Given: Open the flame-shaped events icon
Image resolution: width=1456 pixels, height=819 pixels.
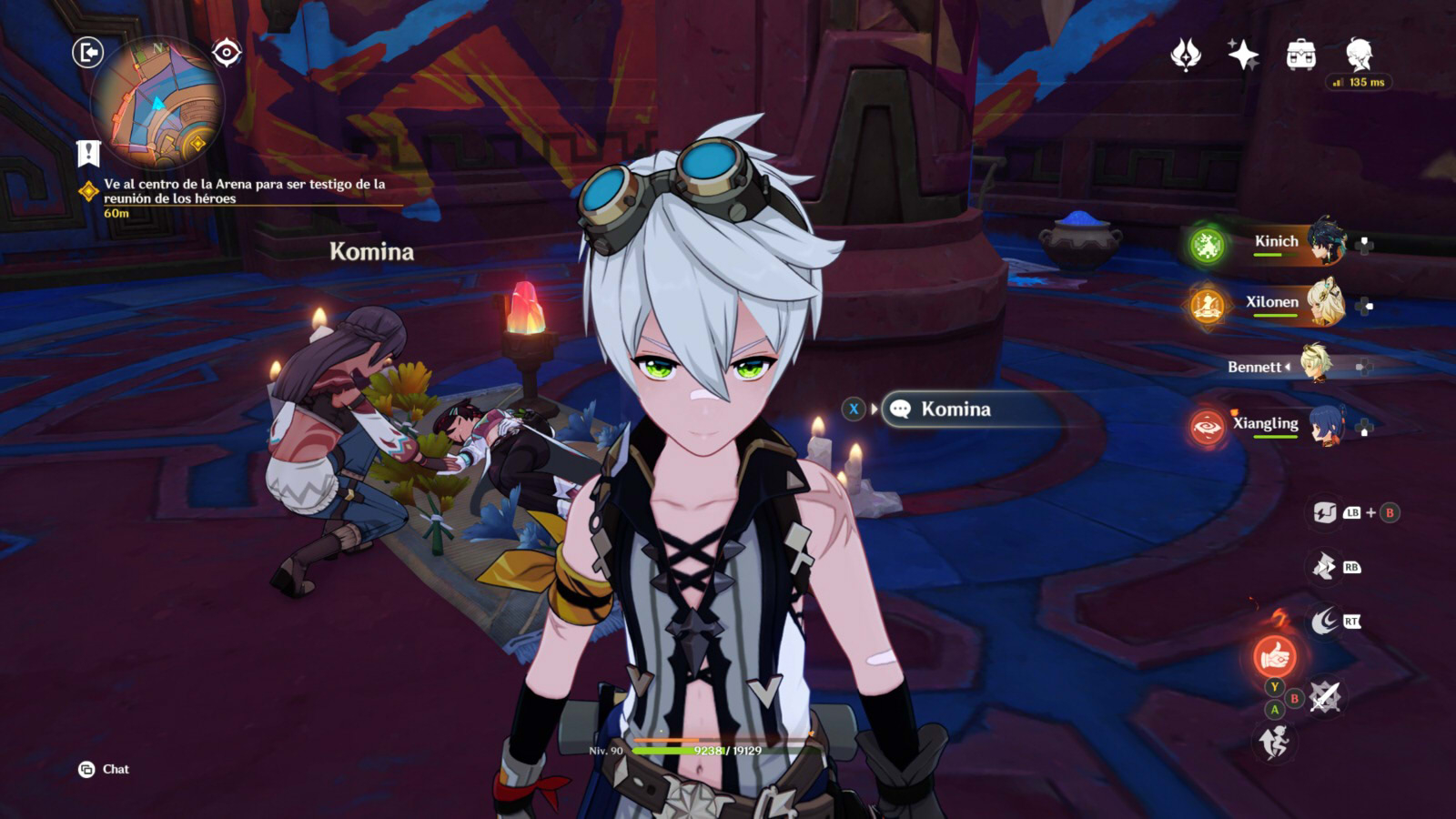Looking at the screenshot, I should 1185,56.
